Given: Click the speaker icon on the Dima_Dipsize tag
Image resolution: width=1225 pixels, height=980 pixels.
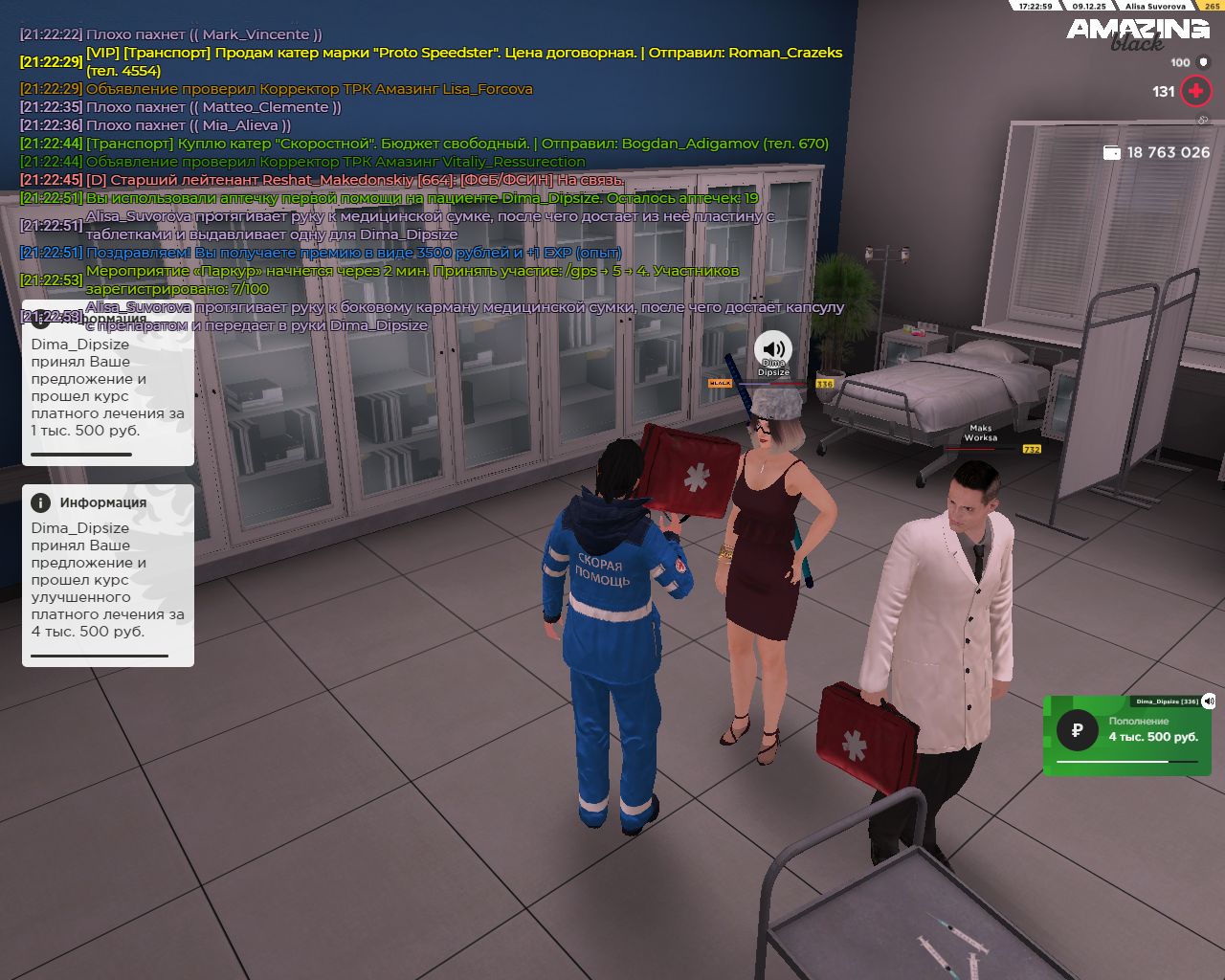Looking at the screenshot, I should tap(1209, 702).
